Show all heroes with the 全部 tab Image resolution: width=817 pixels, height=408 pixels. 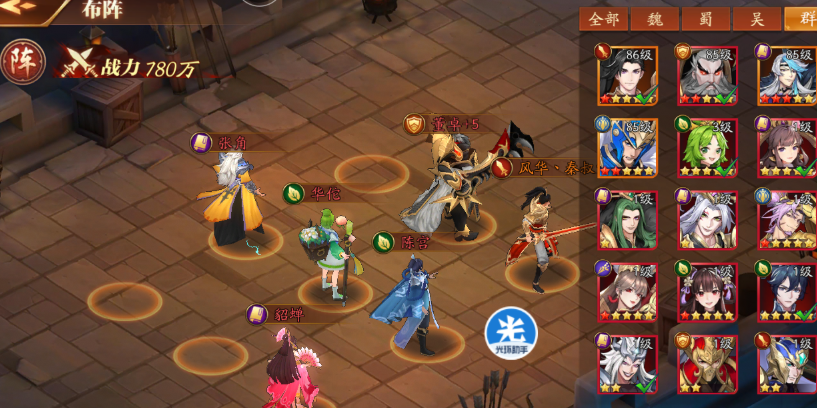tap(604, 19)
